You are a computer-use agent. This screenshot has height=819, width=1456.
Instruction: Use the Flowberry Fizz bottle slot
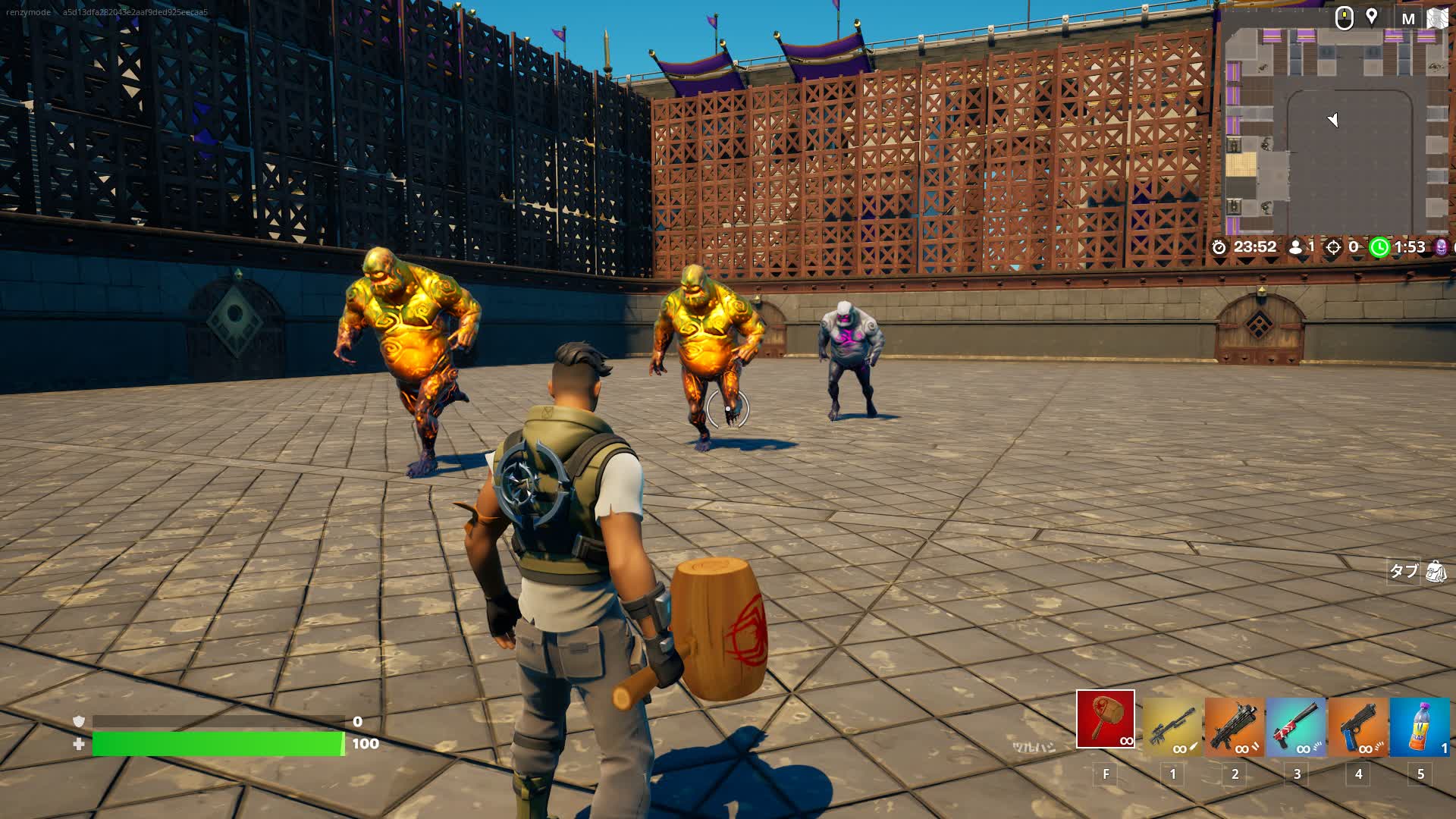1420,726
